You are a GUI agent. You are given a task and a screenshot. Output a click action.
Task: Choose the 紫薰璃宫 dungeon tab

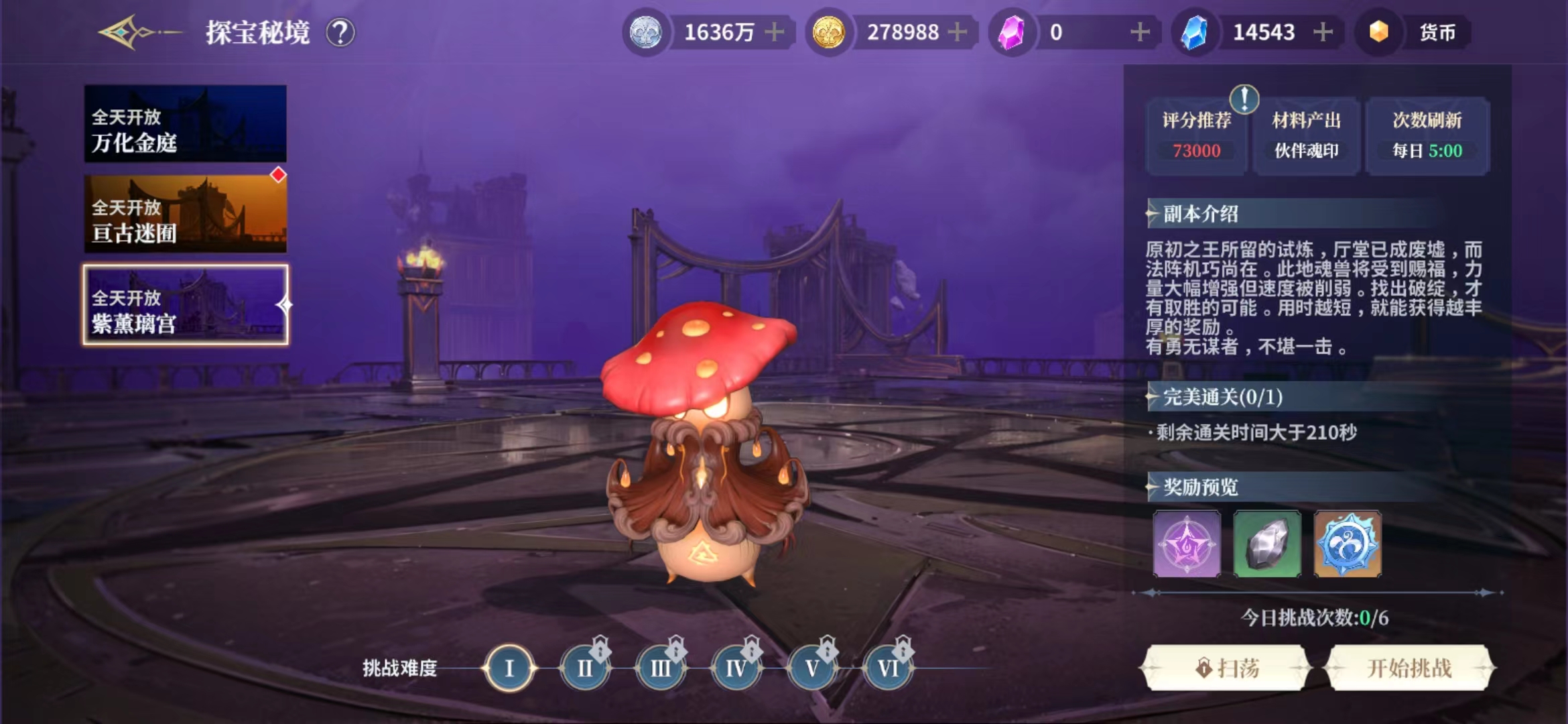[186, 305]
